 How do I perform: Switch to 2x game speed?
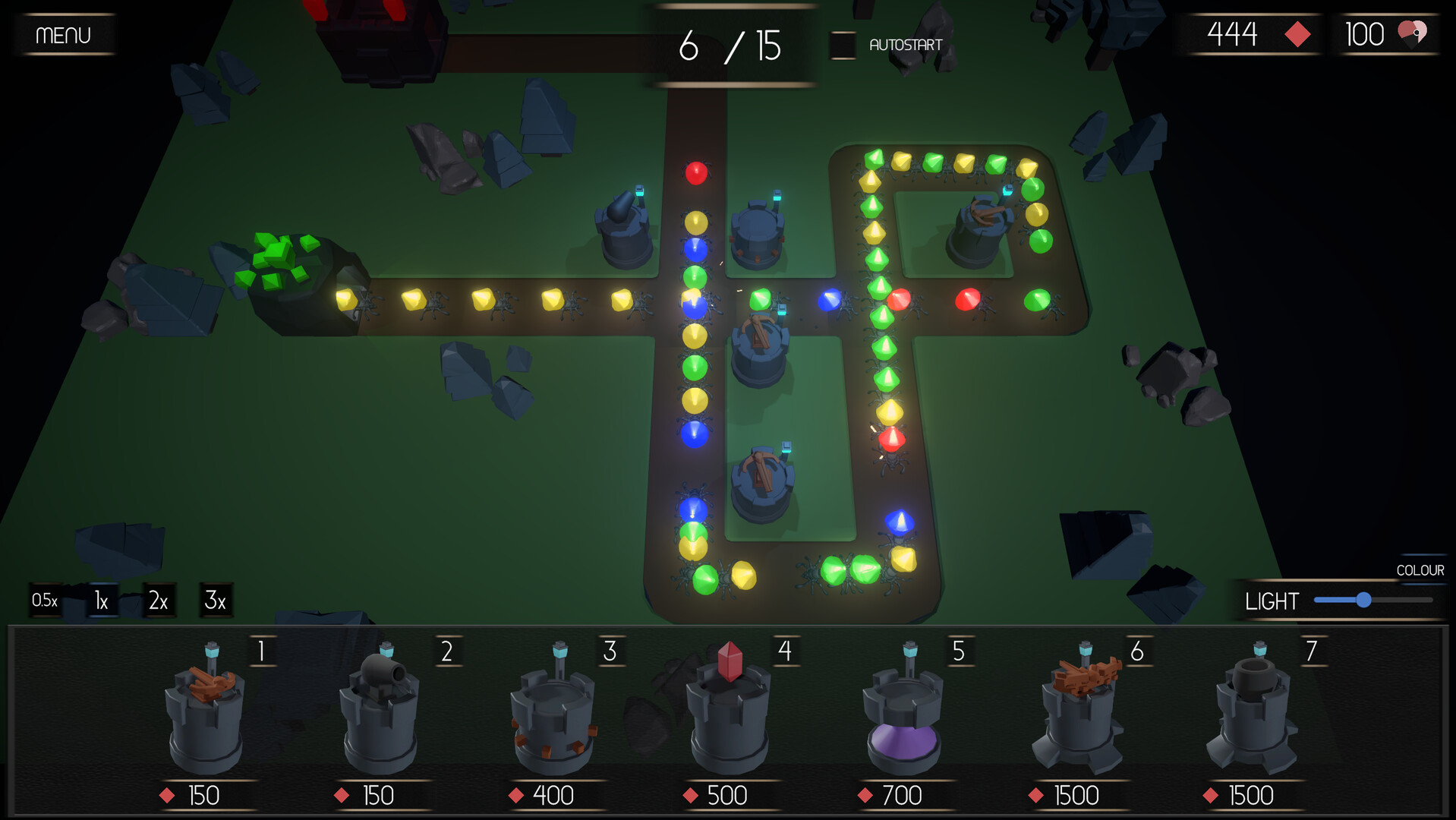point(158,601)
